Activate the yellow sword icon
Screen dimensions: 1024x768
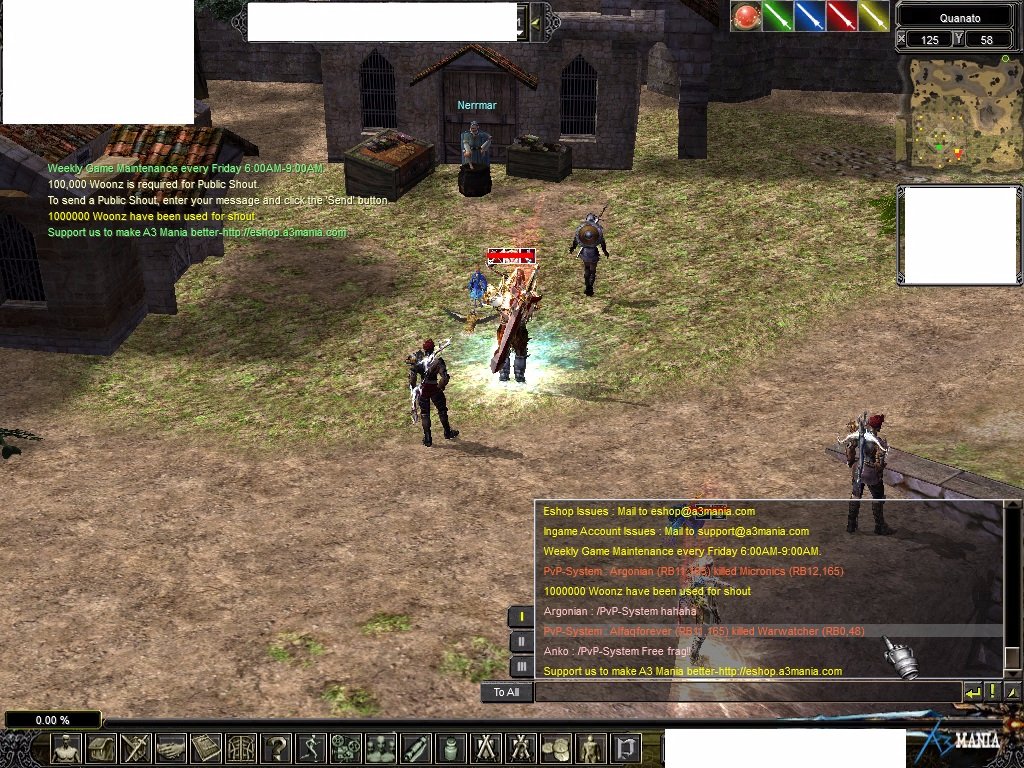[x=873, y=16]
